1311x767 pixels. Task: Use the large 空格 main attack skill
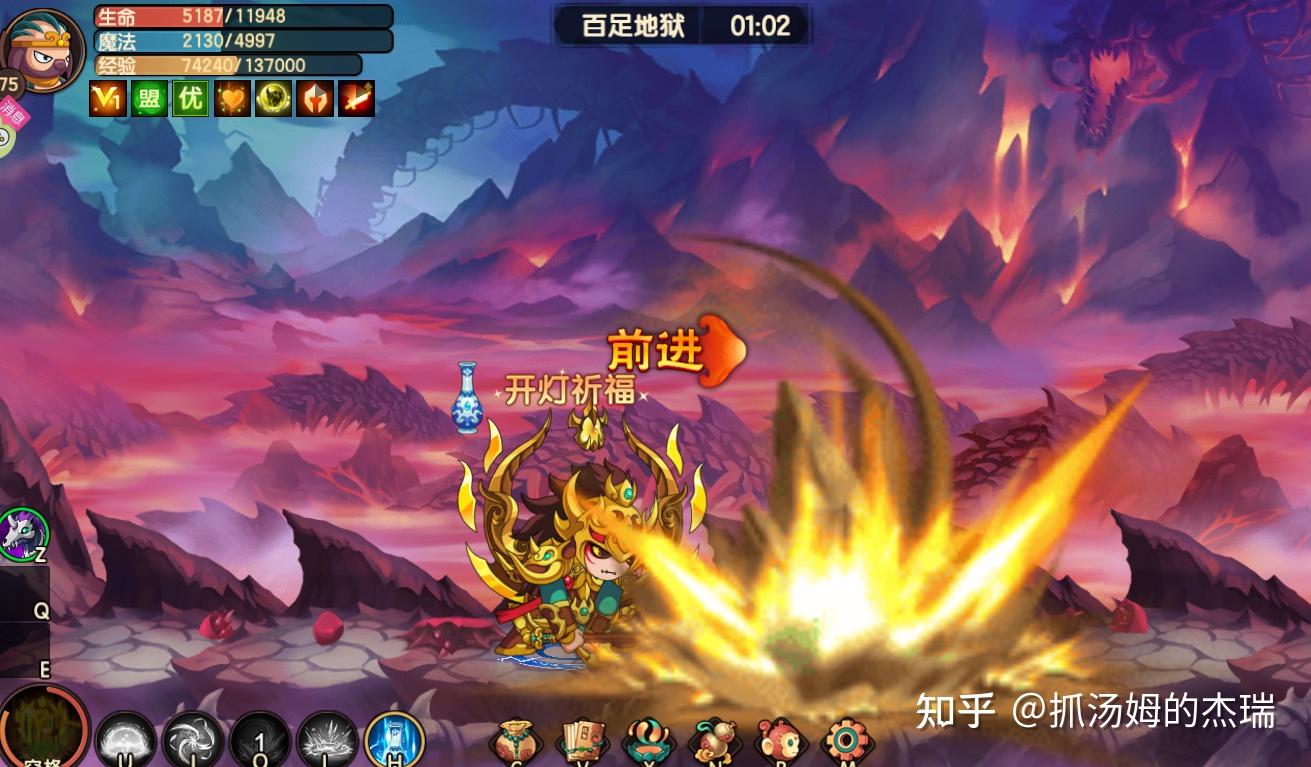tap(42, 728)
